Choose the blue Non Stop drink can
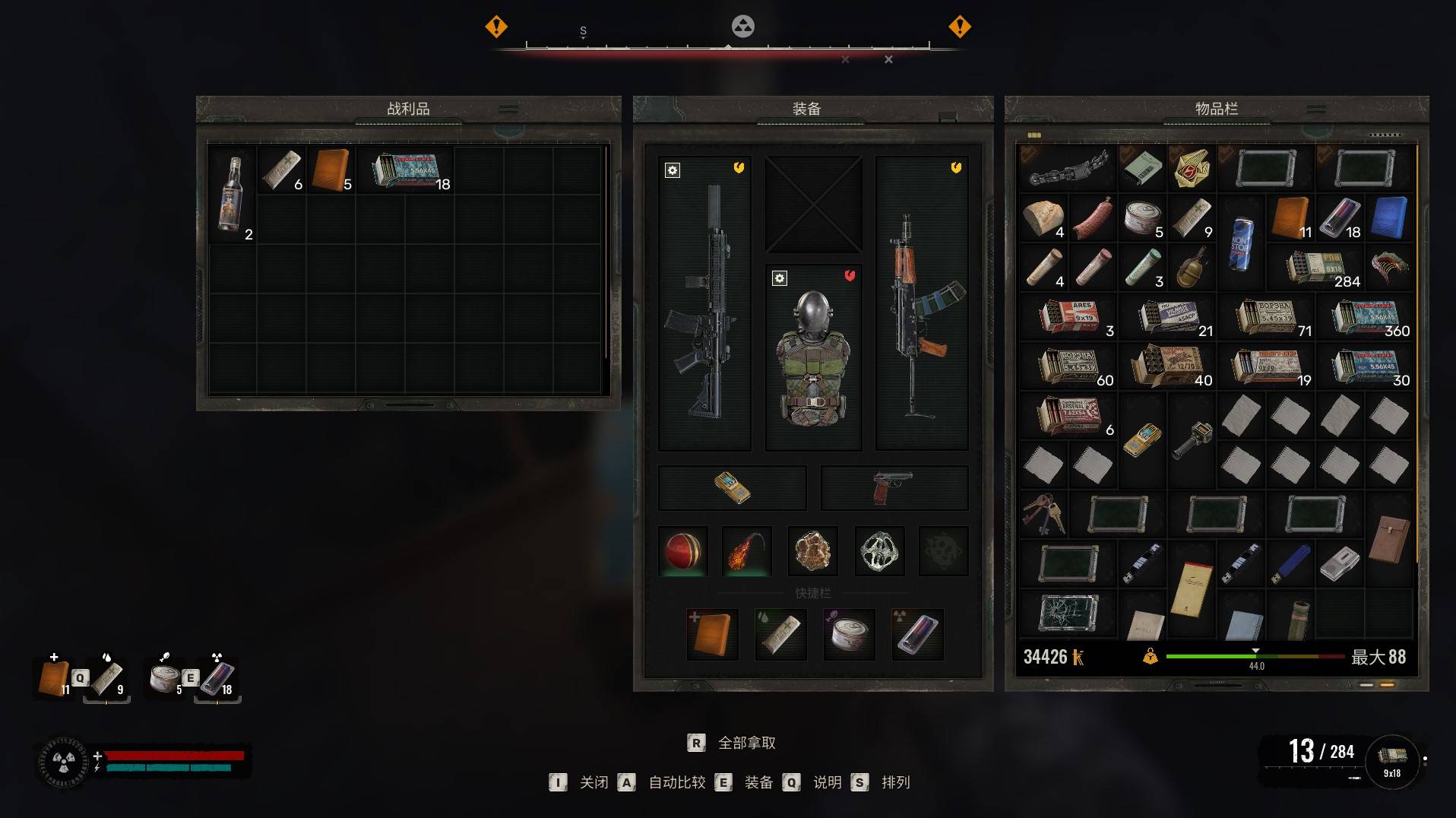Image resolution: width=1456 pixels, height=818 pixels. point(1241,243)
